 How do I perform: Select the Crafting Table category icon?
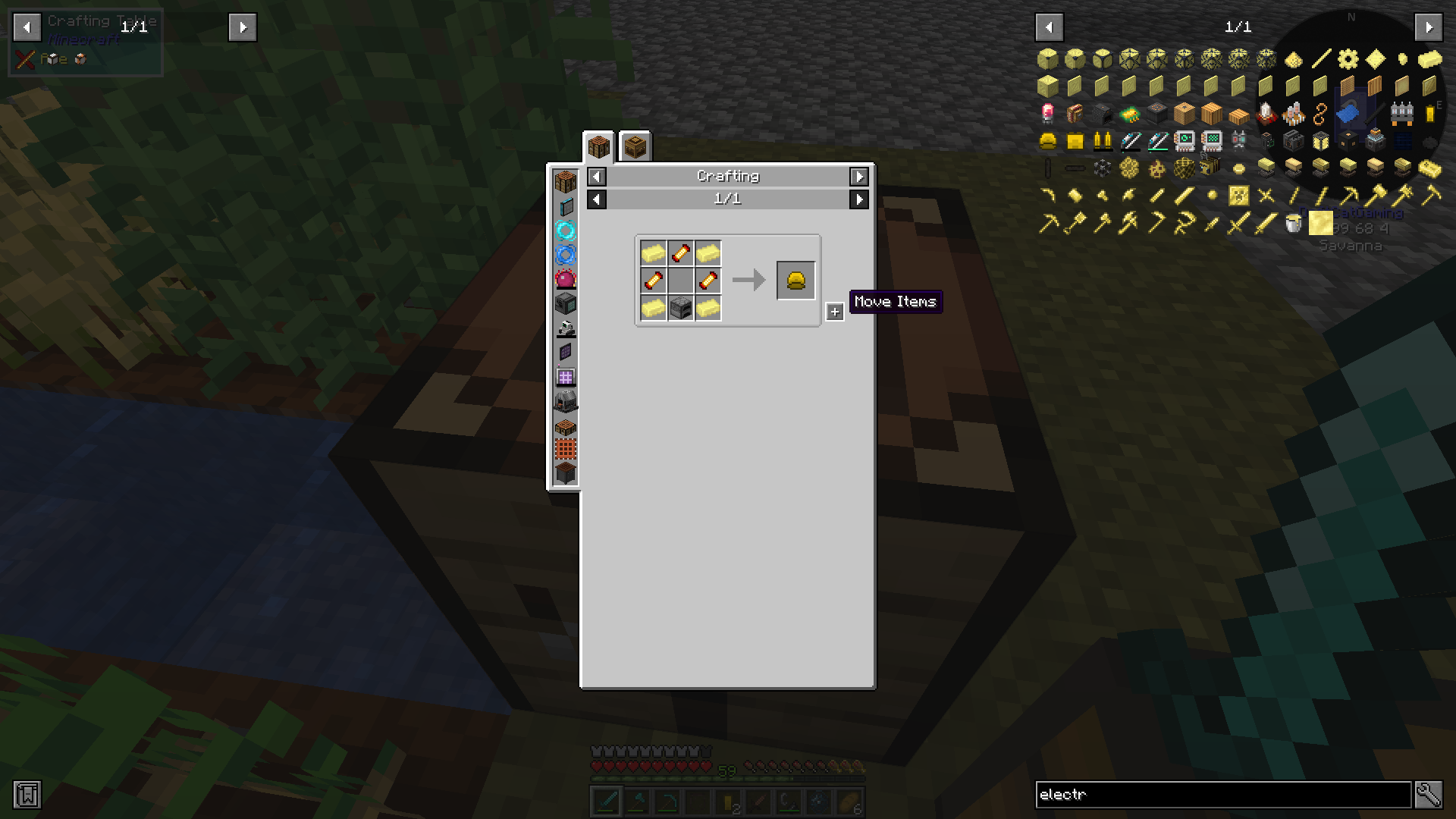565,183
